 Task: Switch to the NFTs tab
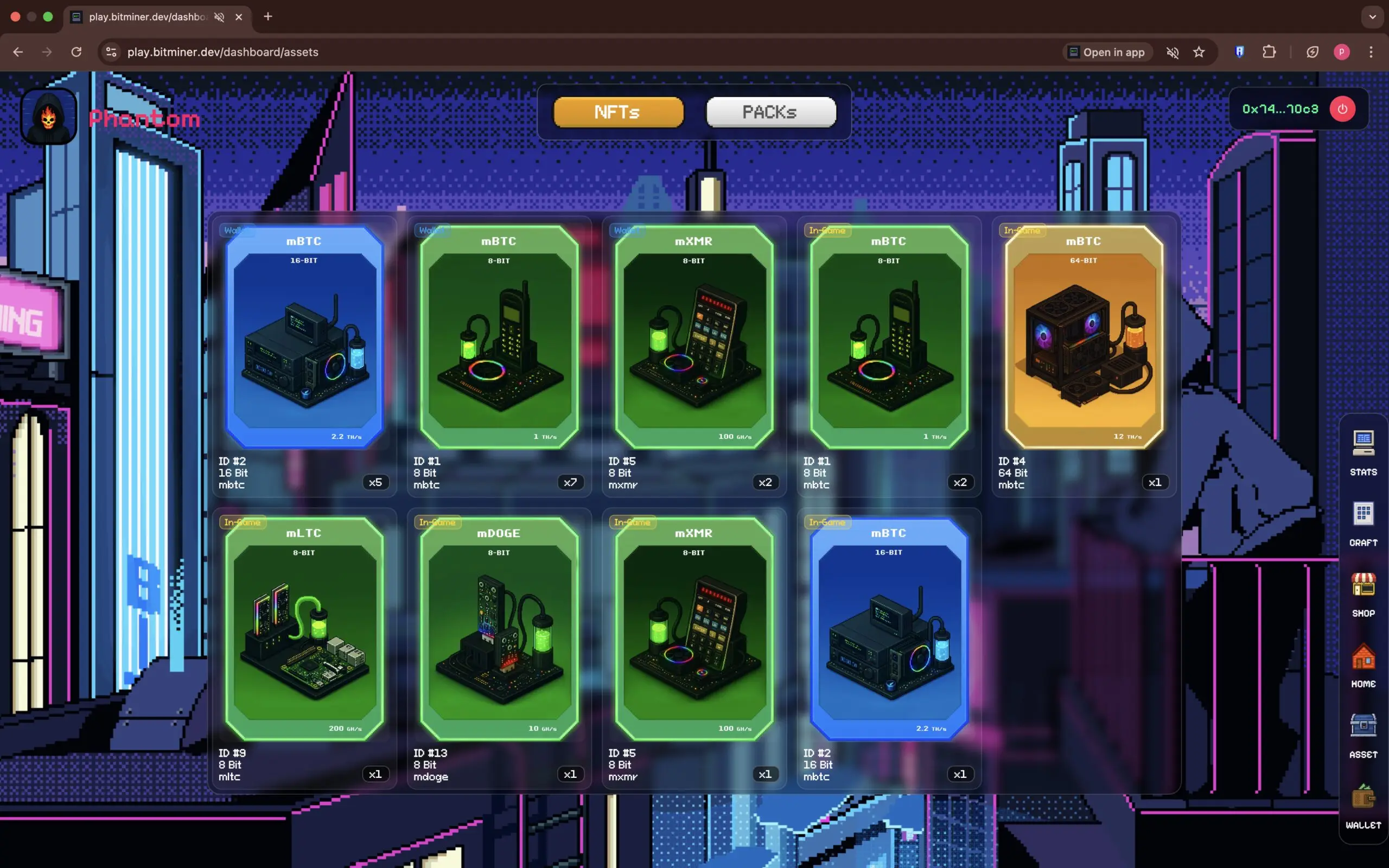(x=617, y=112)
